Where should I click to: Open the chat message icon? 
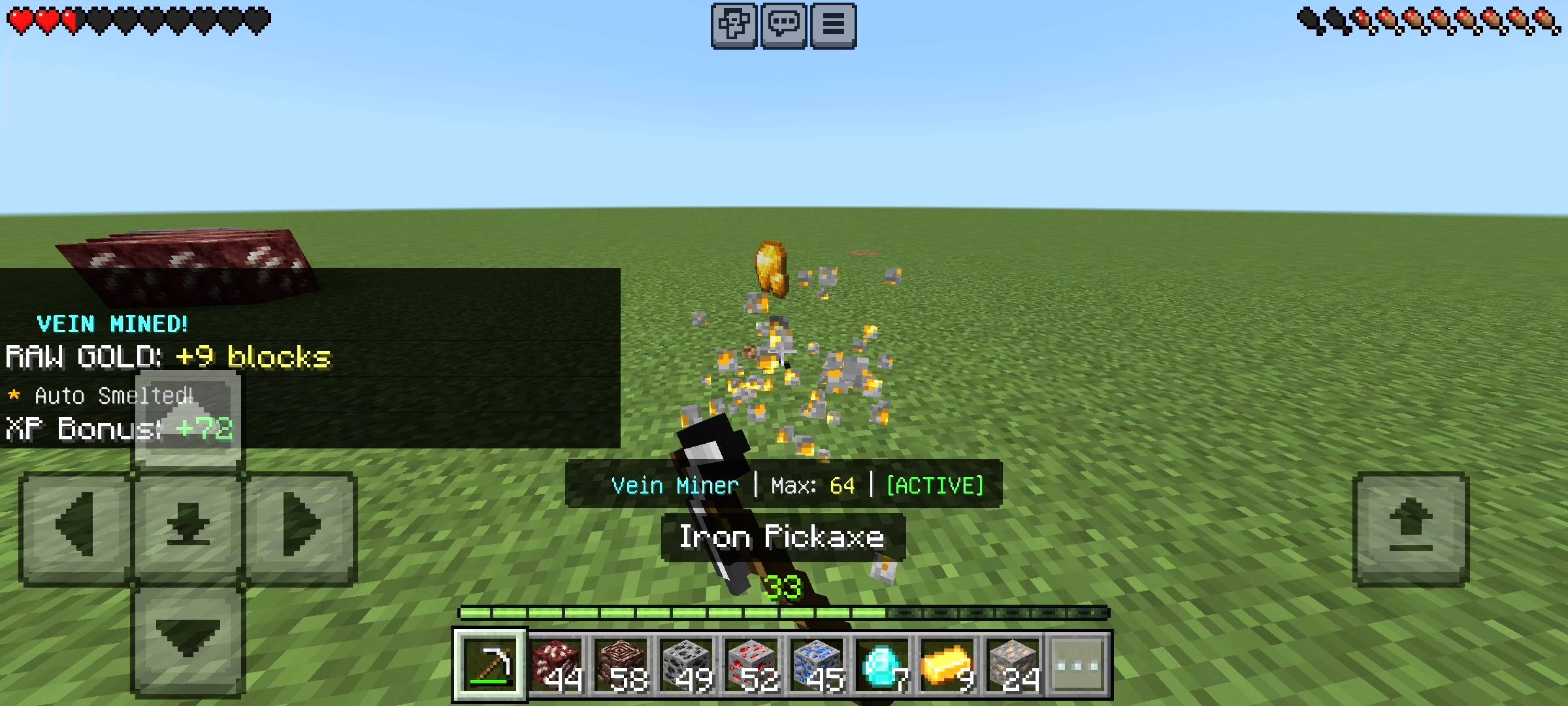tap(784, 25)
